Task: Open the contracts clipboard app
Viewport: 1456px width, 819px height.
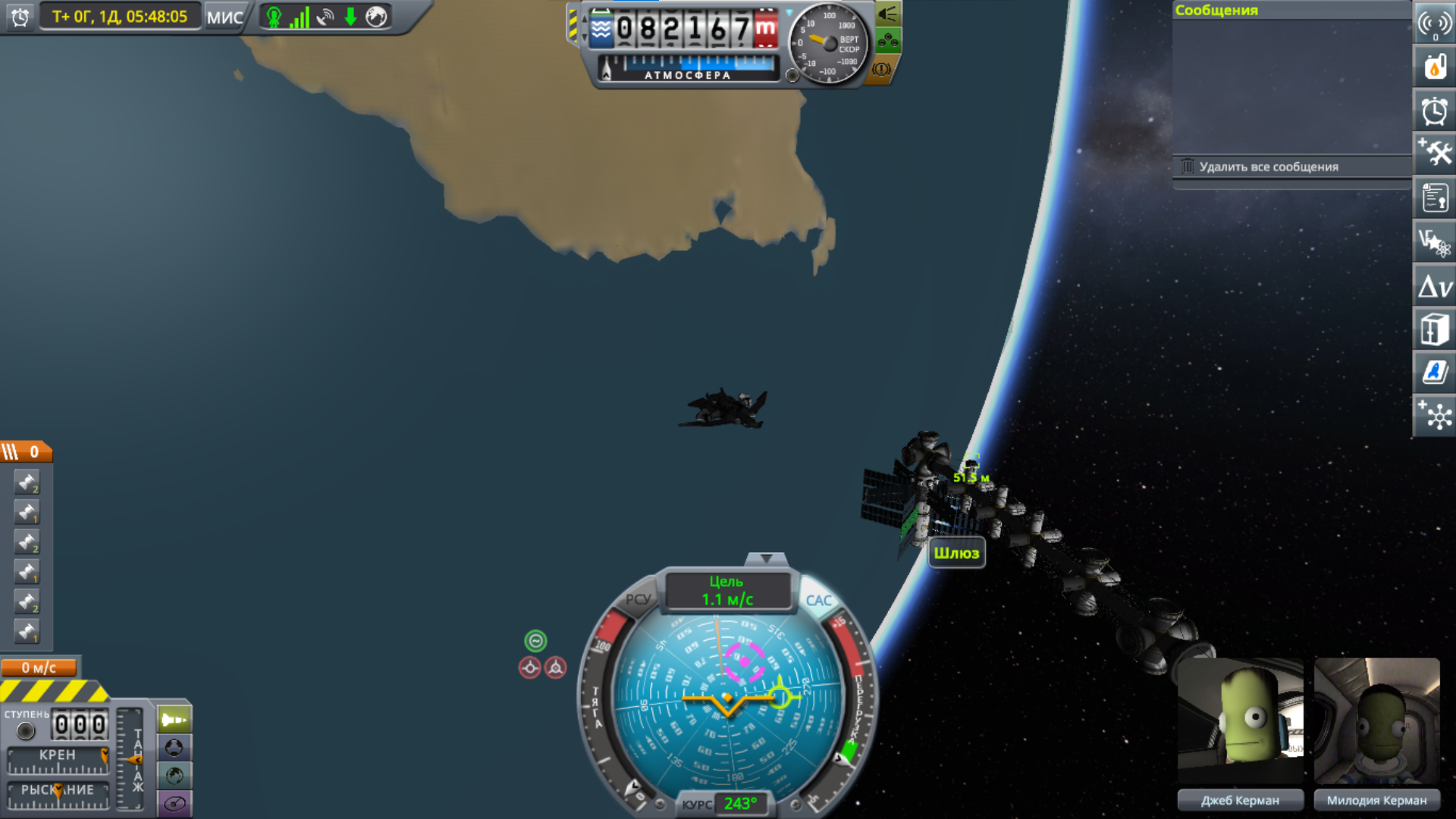Action: (x=1434, y=199)
